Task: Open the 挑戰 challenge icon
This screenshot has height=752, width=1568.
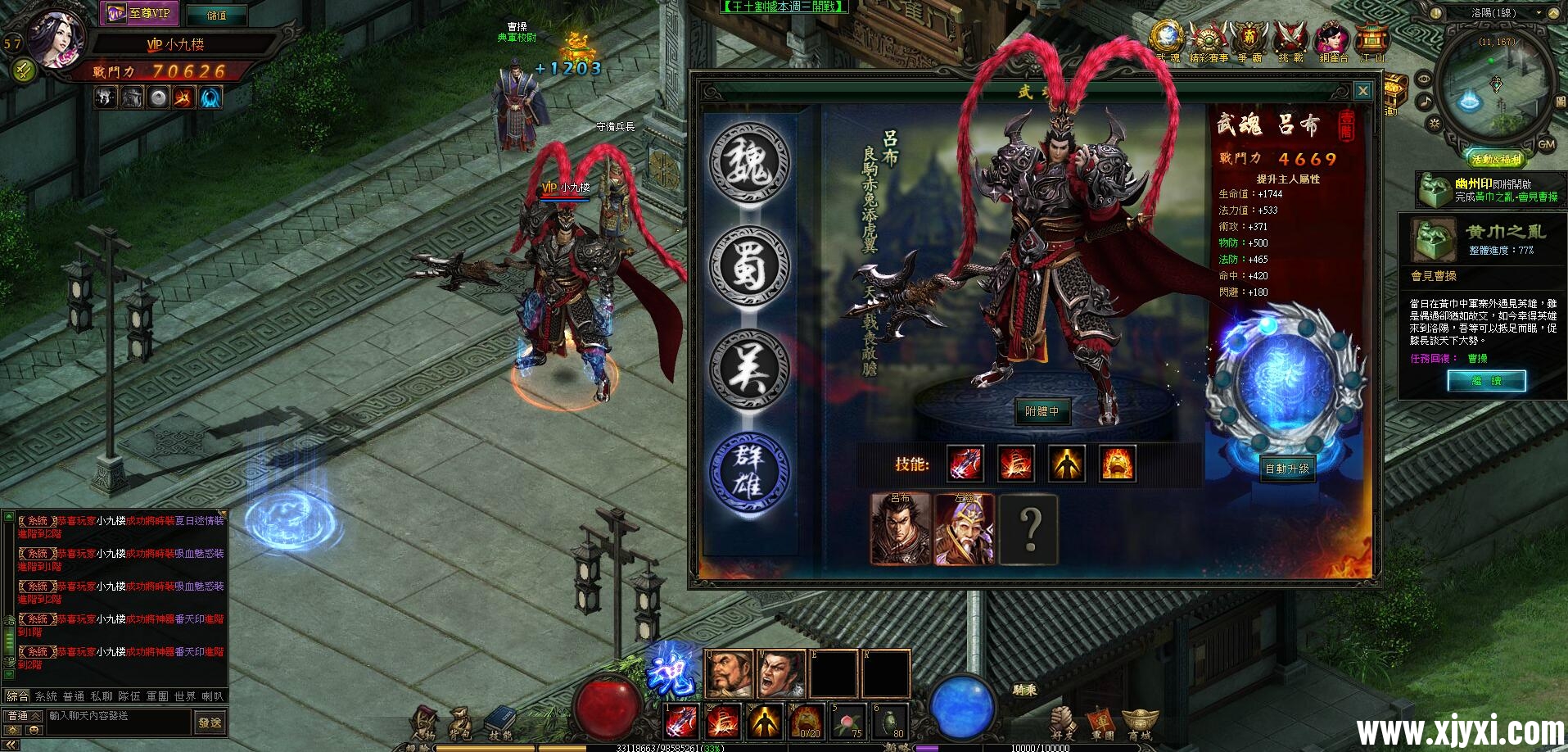Action: (1289, 36)
